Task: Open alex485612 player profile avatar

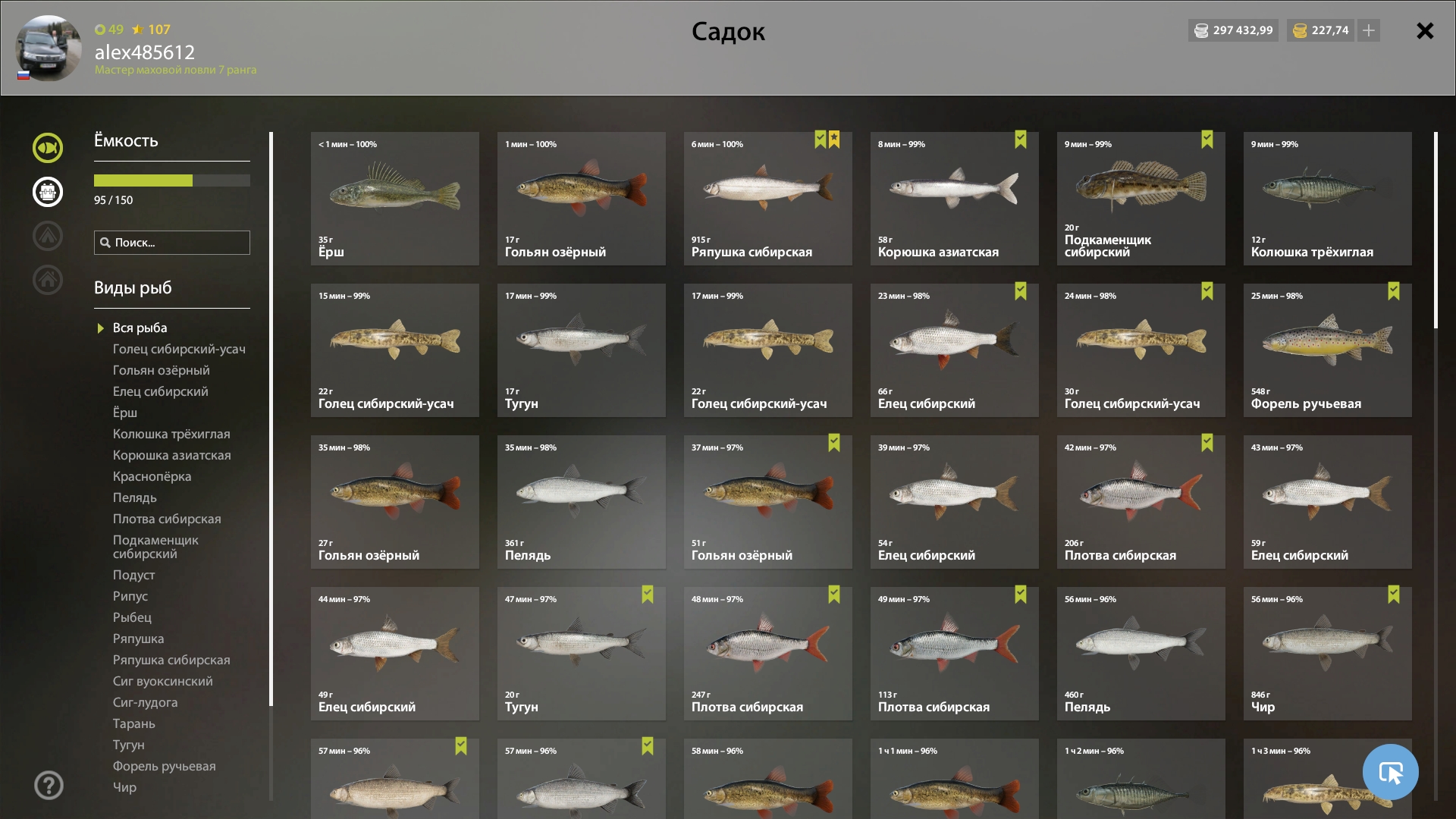Action: (x=49, y=49)
